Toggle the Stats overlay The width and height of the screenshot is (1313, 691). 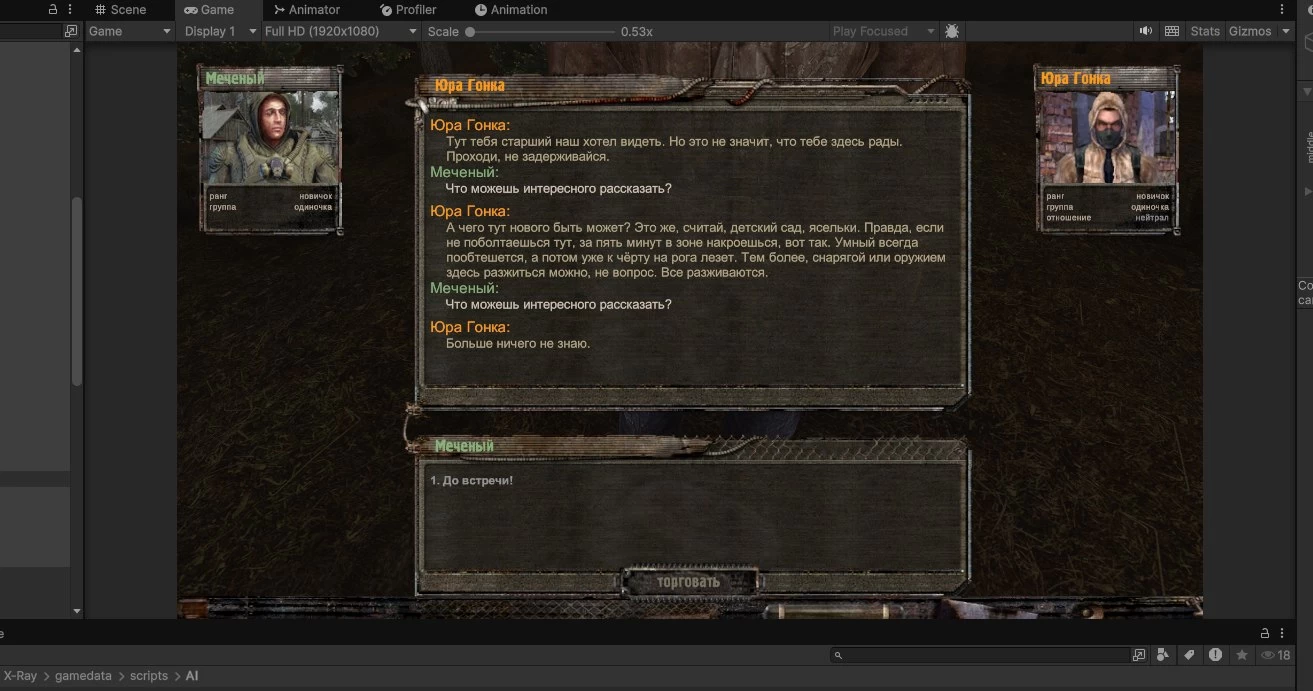click(x=1205, y=31)
